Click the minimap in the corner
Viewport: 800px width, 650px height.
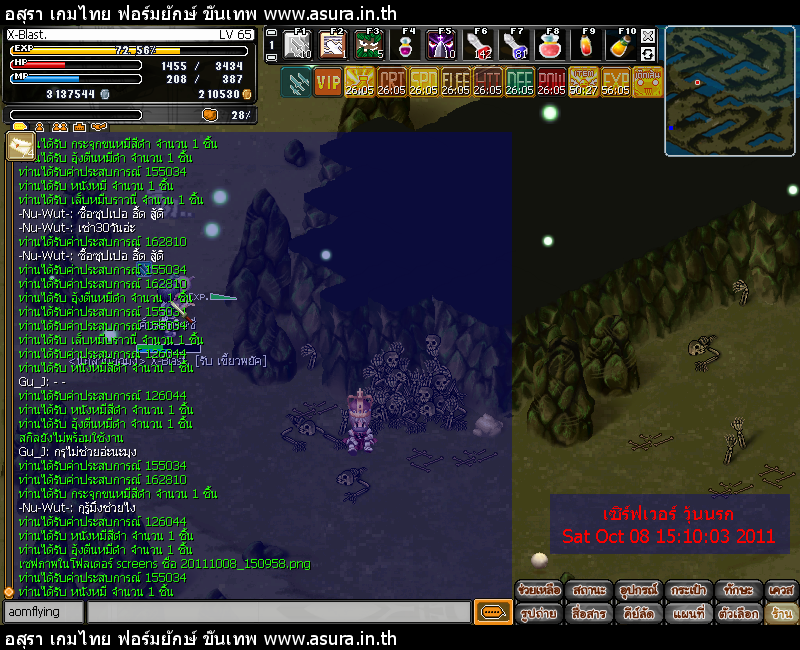[x=729, y=91]
